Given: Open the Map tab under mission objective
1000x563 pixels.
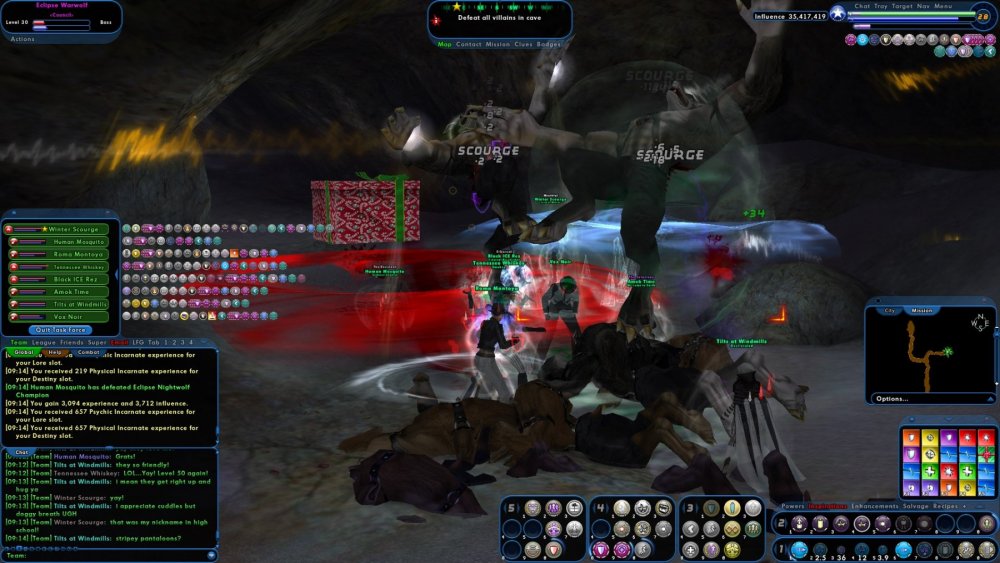Looking at the screenshot, I should point(444,44).
